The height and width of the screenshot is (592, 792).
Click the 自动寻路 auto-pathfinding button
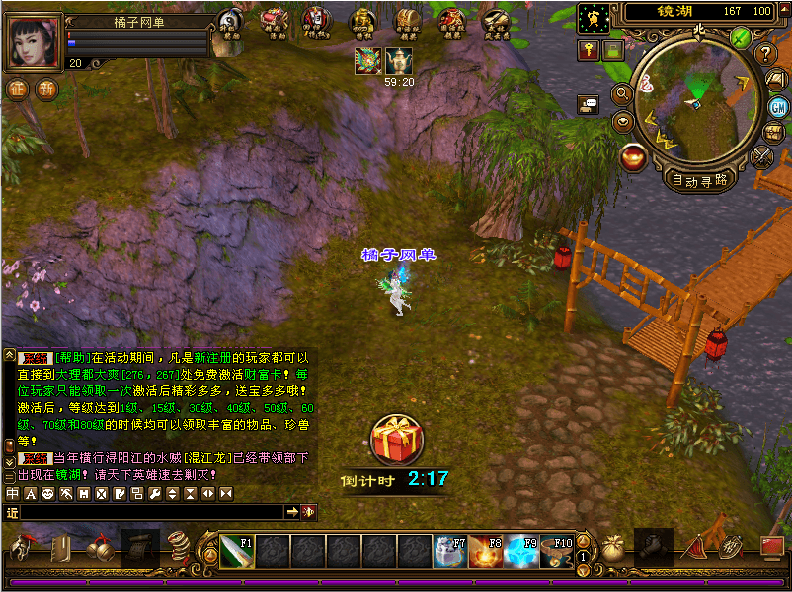(x=700, y=181)
